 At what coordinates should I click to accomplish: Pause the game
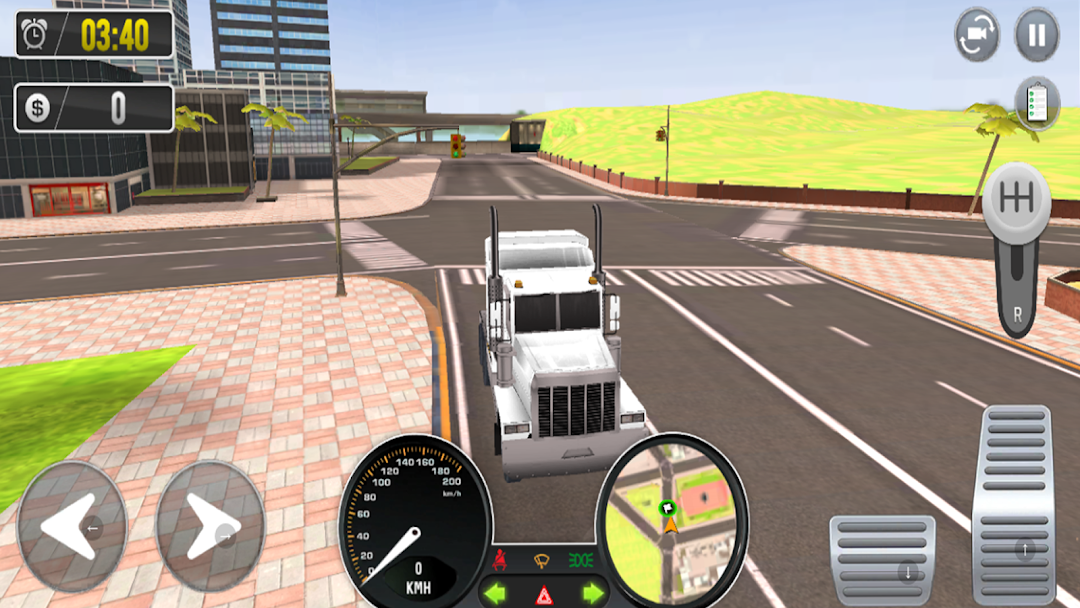[1037, 35]
